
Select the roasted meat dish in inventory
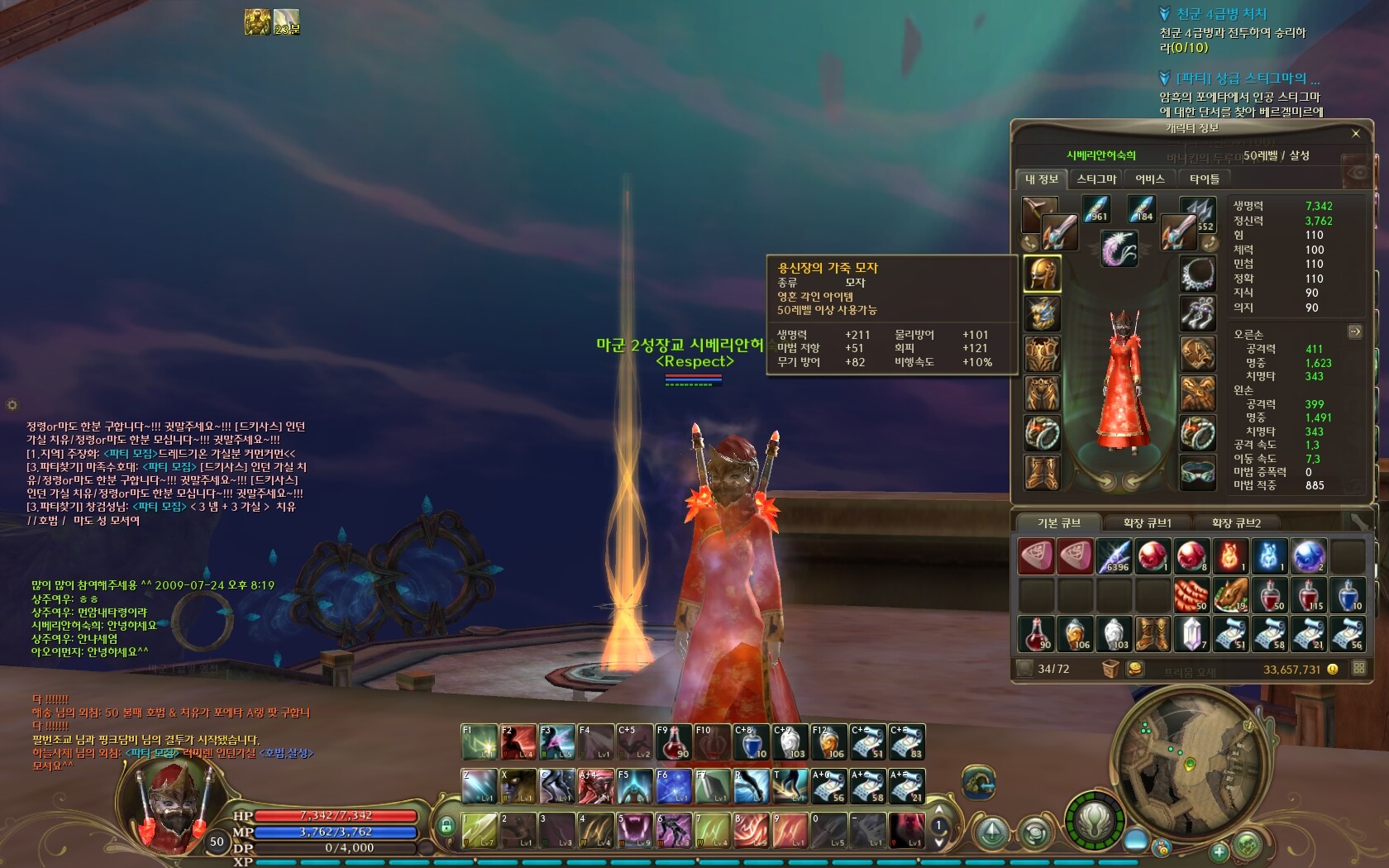[x=1230, y=595]
